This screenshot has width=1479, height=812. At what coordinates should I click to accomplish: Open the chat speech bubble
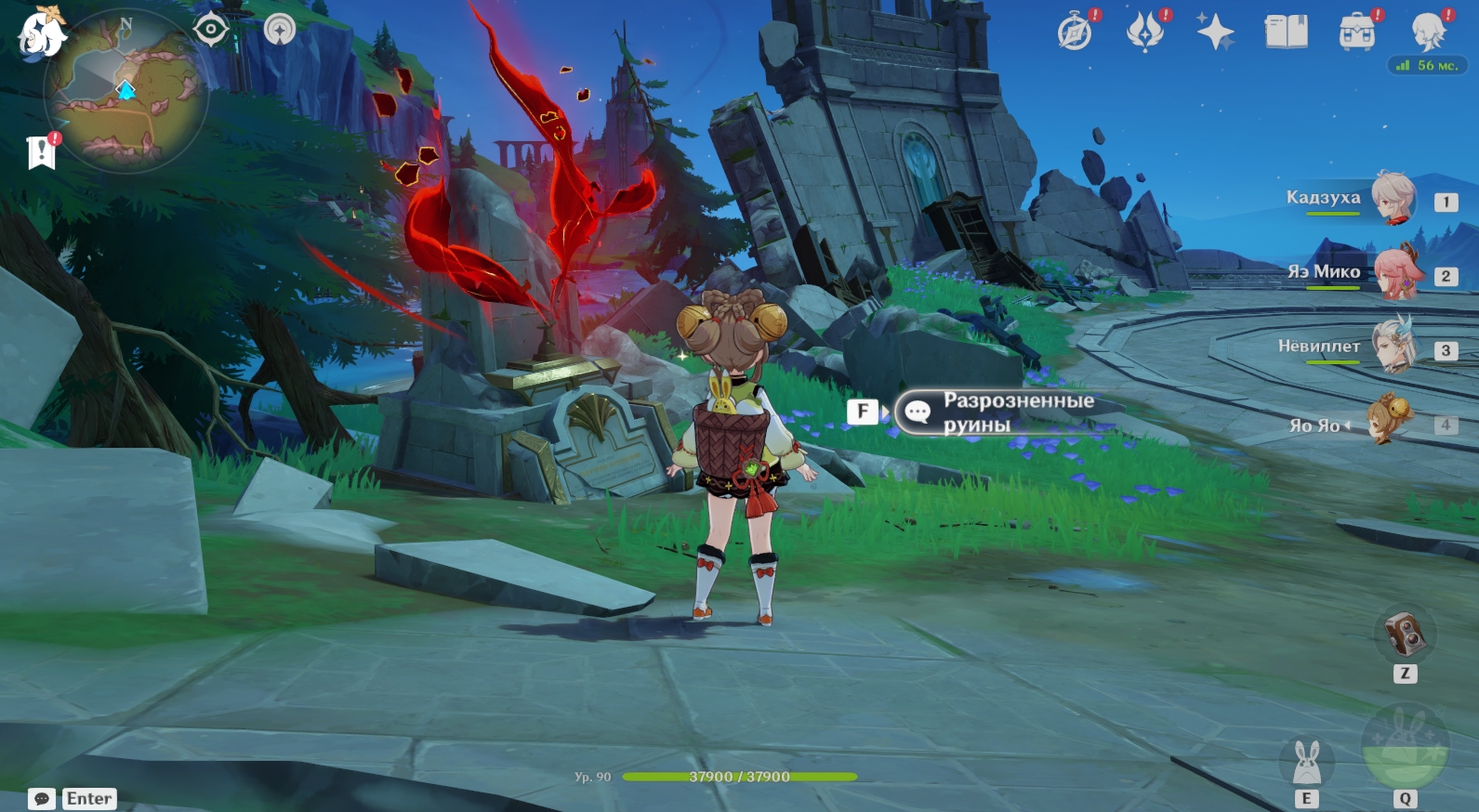click(x=42, y=799)
